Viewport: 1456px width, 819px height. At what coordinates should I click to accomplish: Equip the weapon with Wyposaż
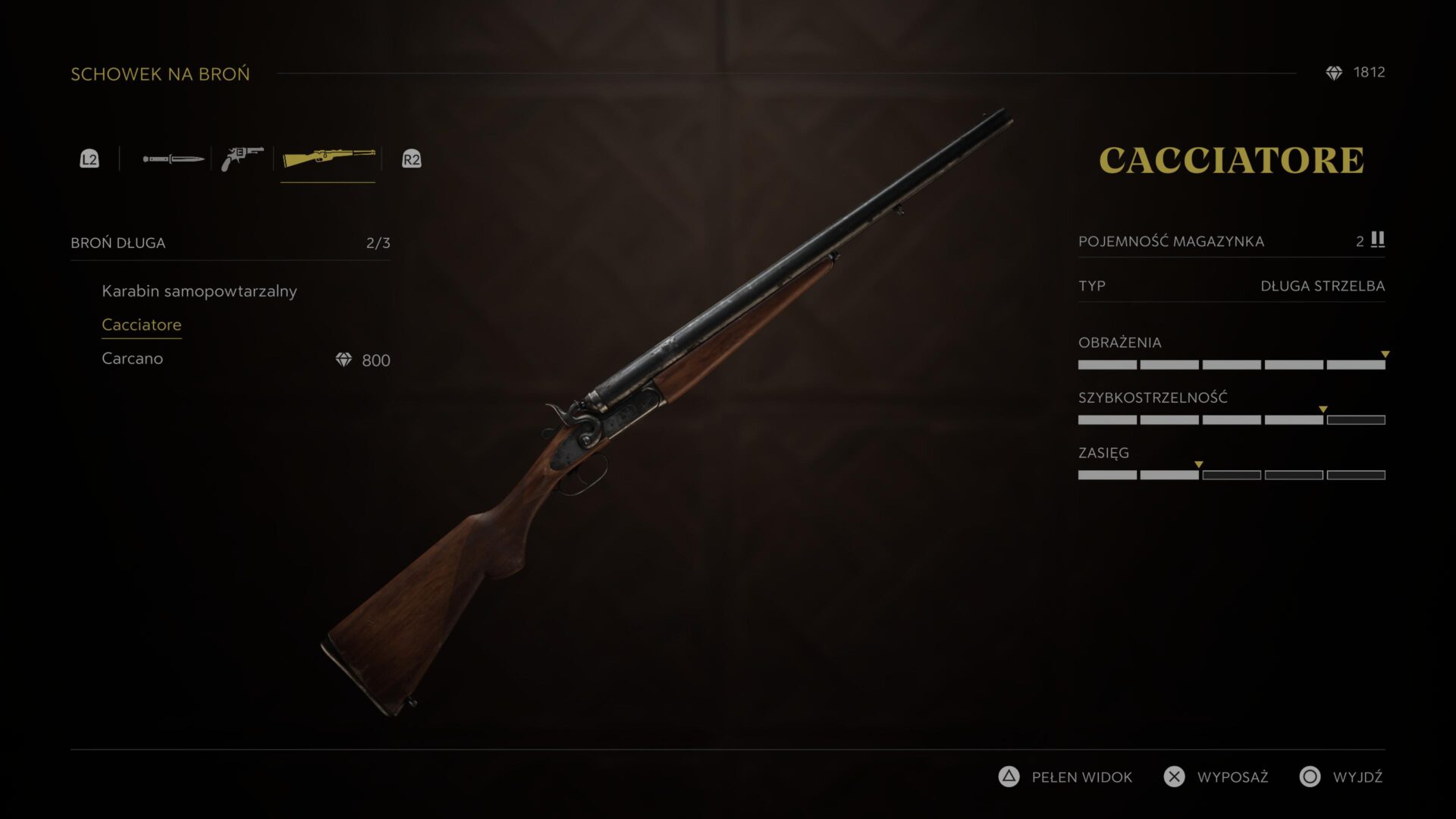point(1216,777)
